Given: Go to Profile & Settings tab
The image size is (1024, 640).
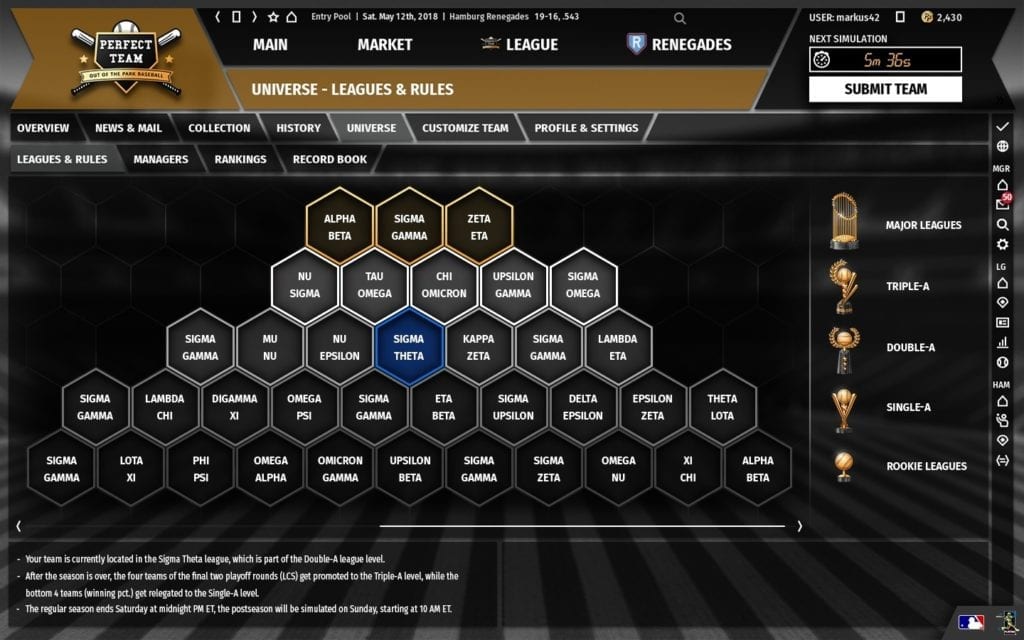Looking at the screenshot, I should (x=586, y=128).
